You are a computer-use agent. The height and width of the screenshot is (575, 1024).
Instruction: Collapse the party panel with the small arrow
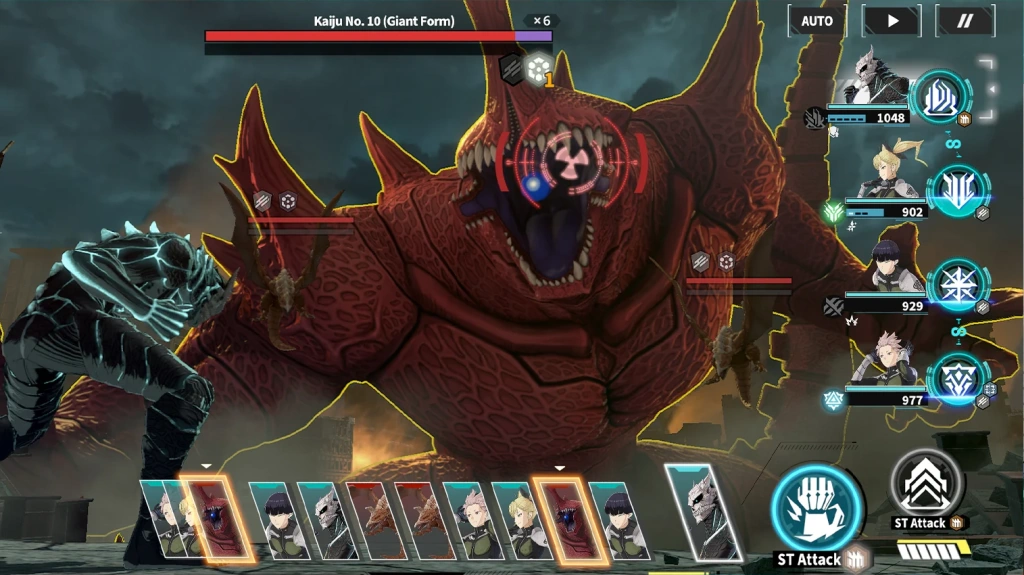tap(993, 88)
